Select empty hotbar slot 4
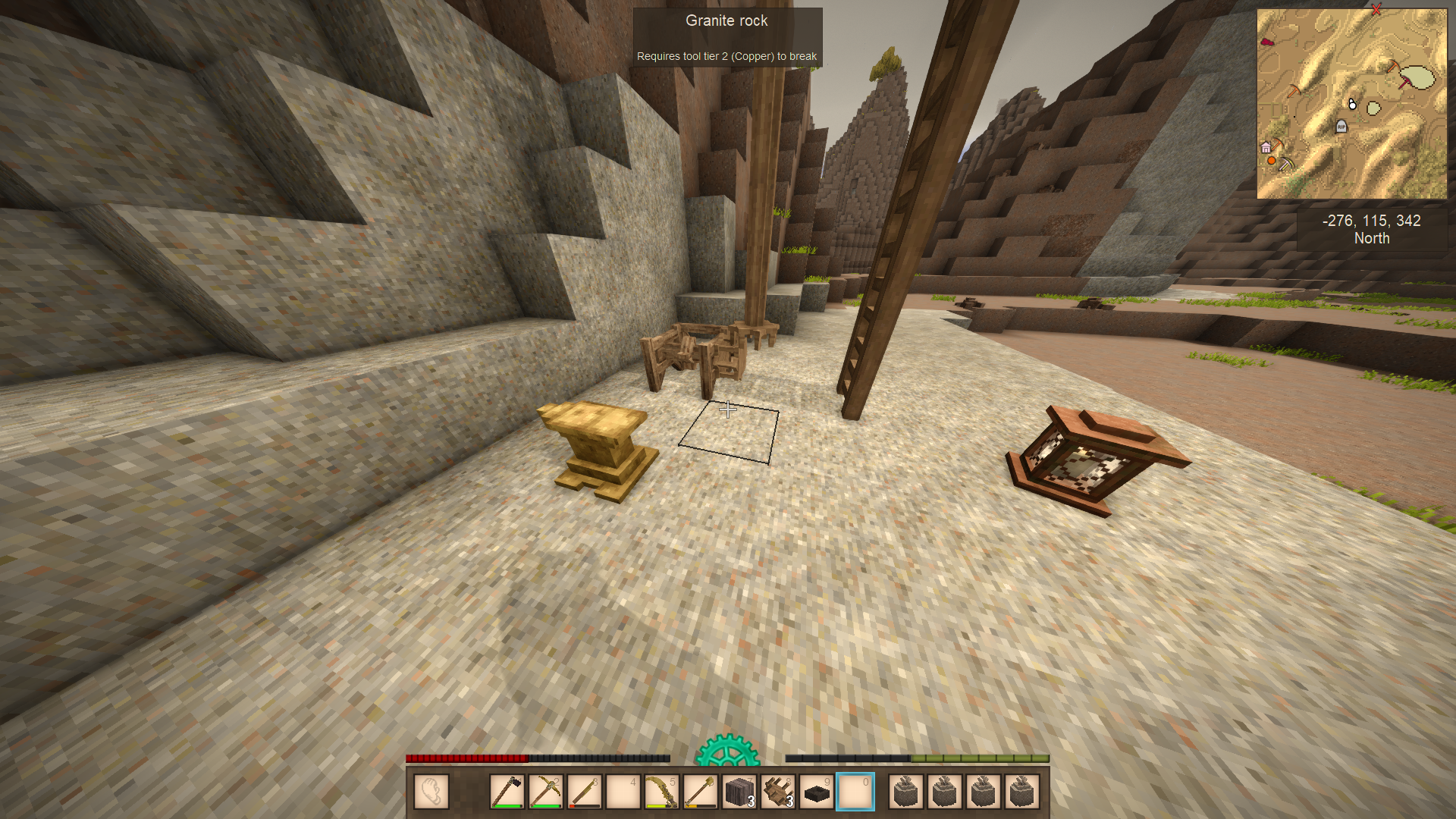The image size is (1456, 819). [x=623, y=792]
